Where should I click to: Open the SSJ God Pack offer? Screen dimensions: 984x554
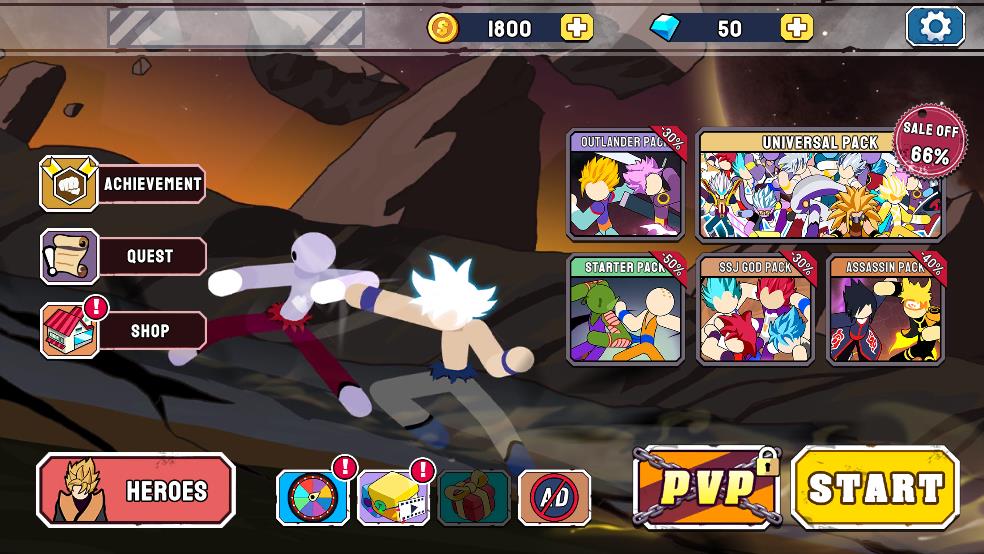pos(756,310)
